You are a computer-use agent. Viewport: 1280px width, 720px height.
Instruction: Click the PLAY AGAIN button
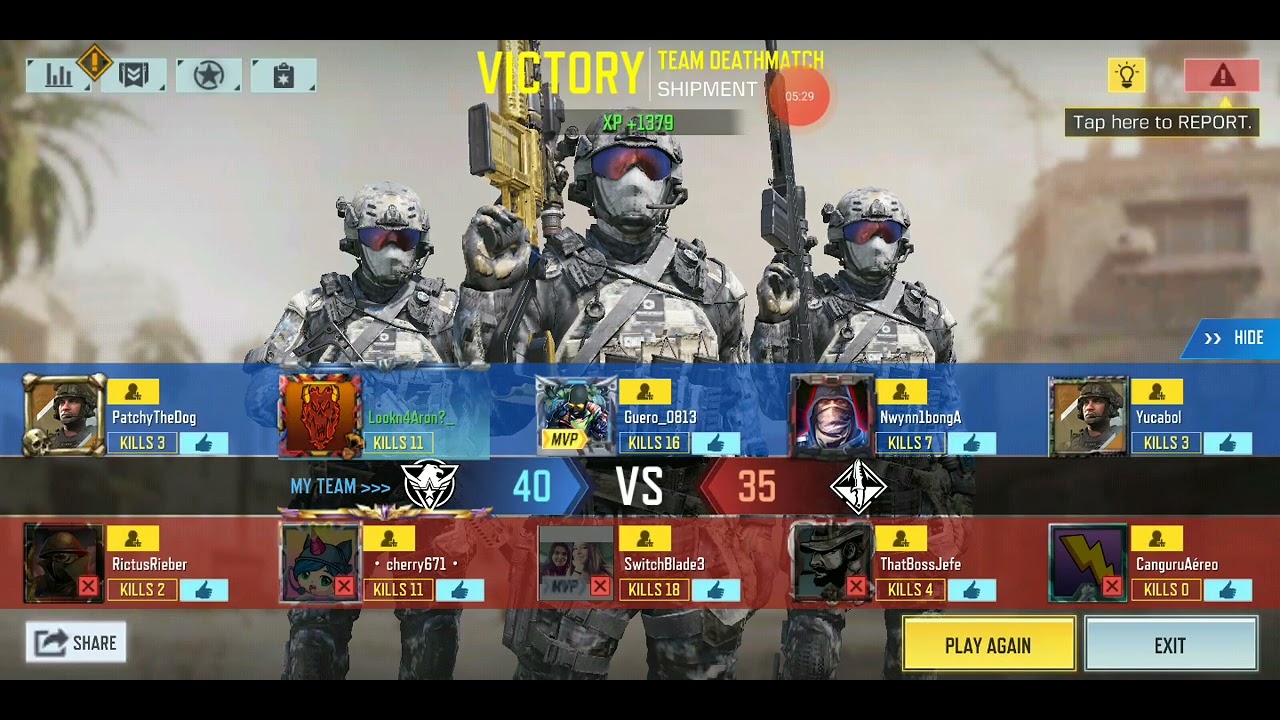(988, 645)
